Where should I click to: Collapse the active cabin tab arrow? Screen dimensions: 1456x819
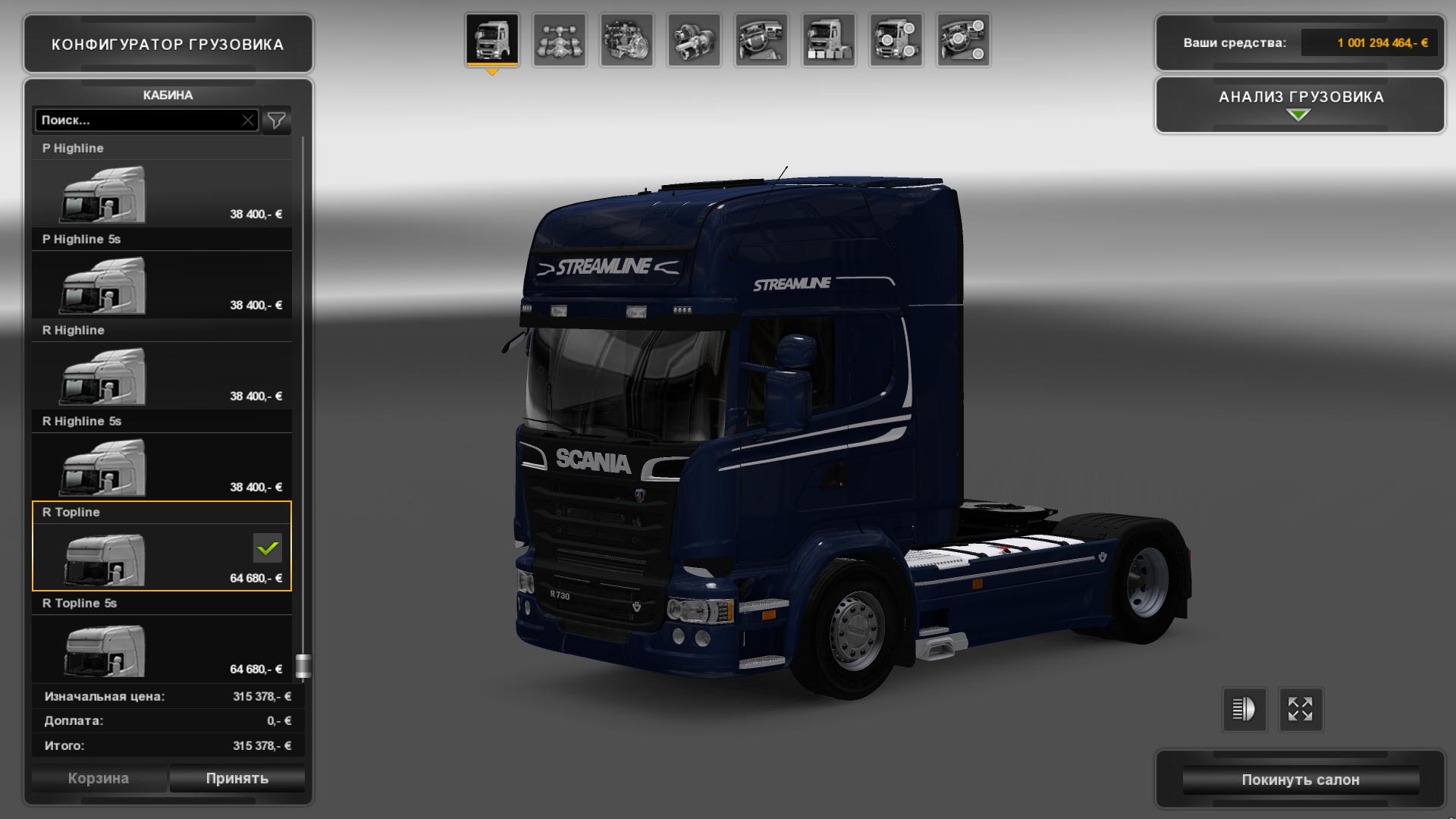(494, 72)
